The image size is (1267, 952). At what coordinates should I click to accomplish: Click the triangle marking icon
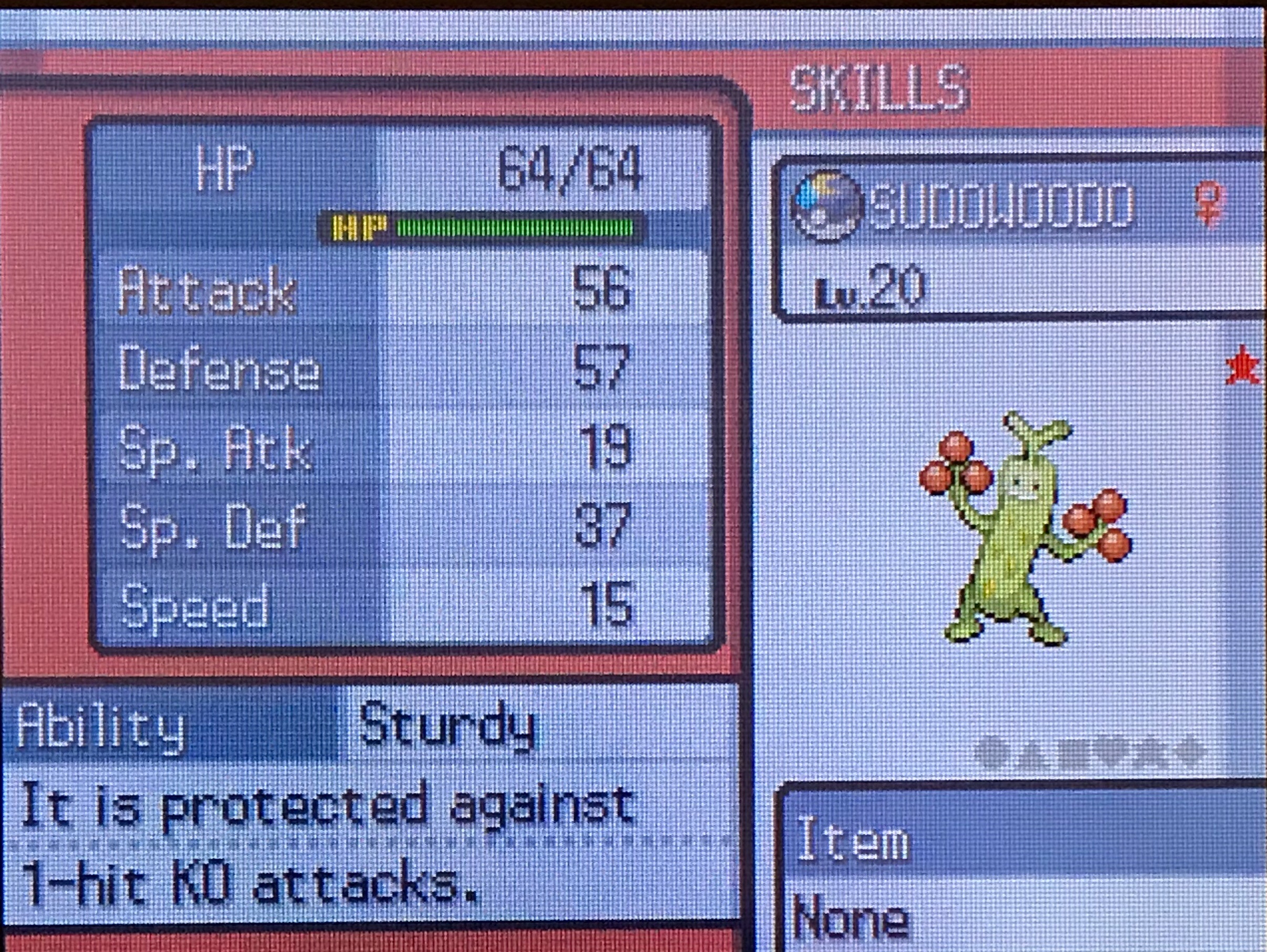tap(1033, 753)
